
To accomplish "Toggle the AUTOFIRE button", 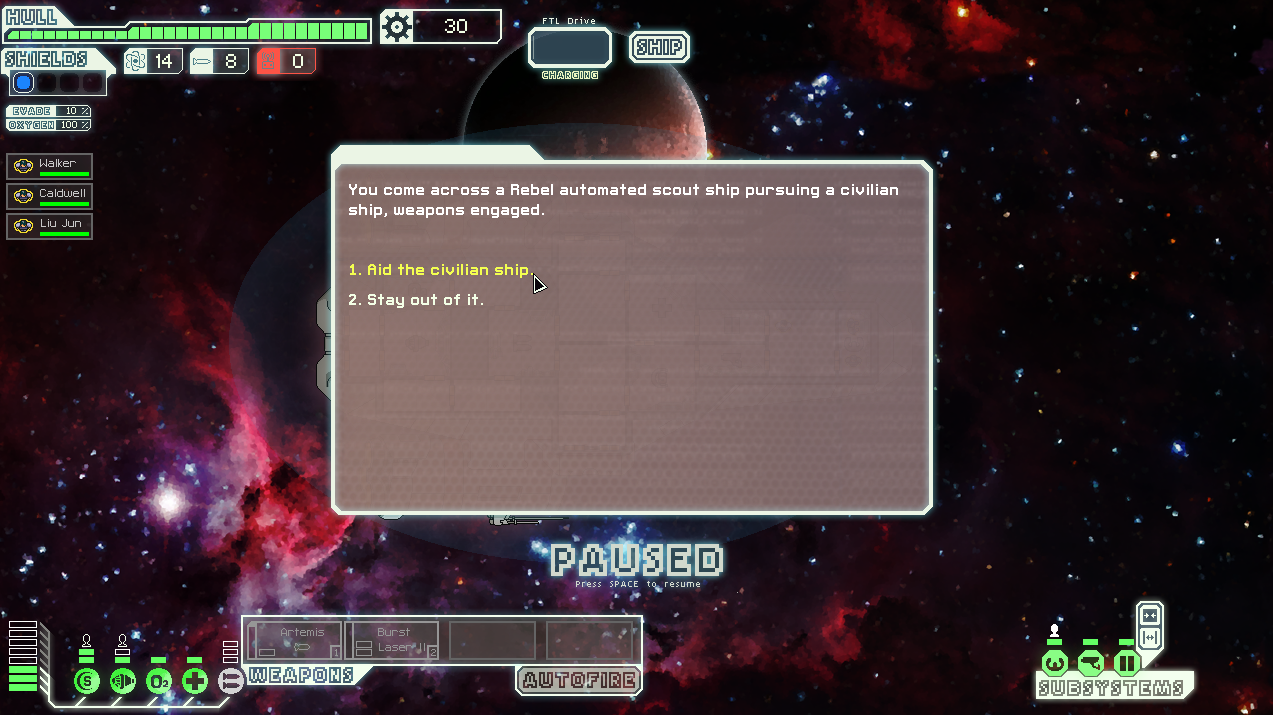I will click(x=578, y=681).
